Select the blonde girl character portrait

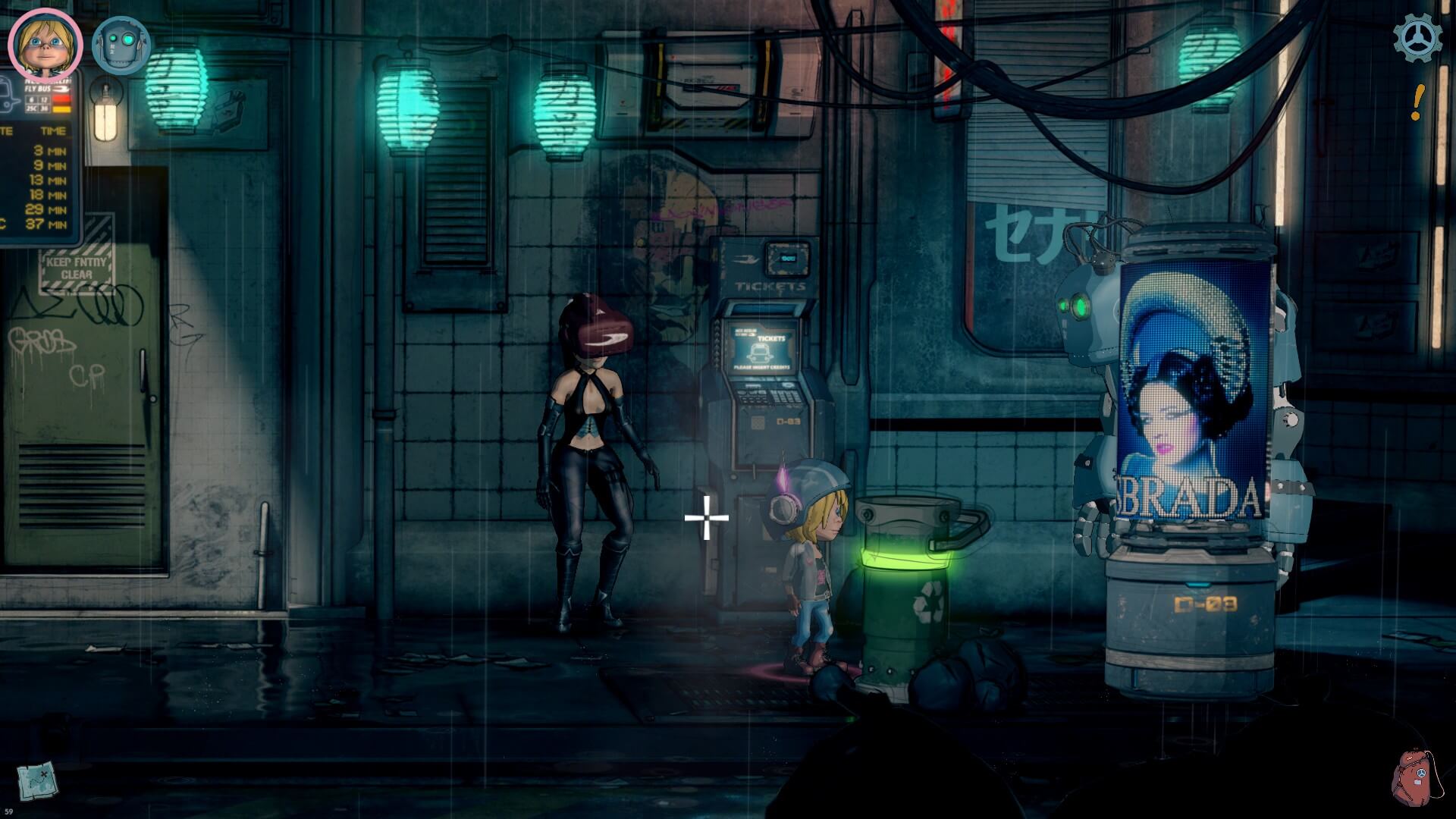pos(45,44)
